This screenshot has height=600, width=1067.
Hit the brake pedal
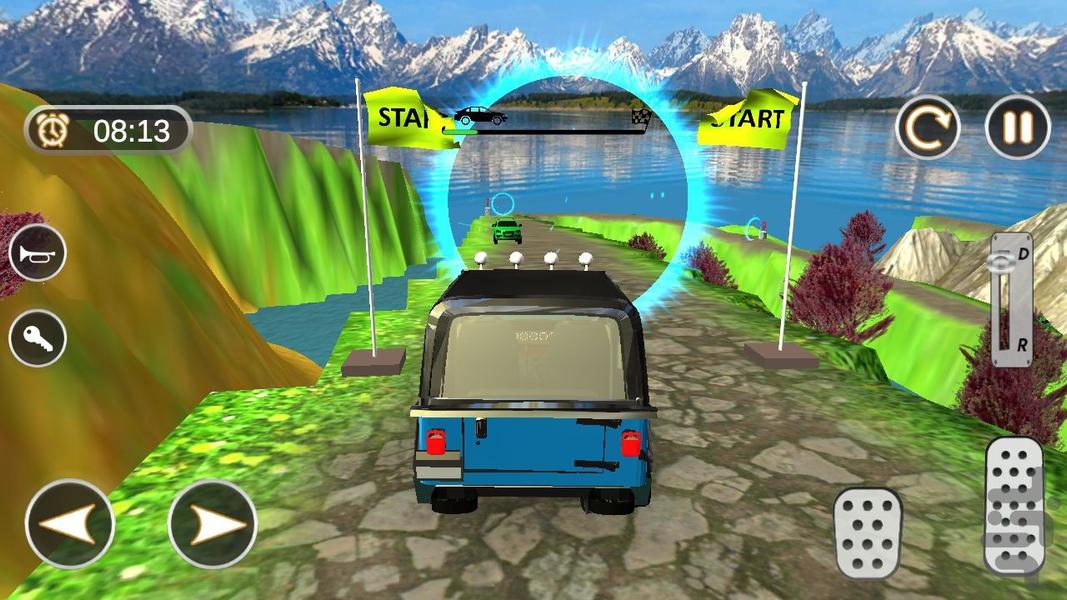(867, 532)
